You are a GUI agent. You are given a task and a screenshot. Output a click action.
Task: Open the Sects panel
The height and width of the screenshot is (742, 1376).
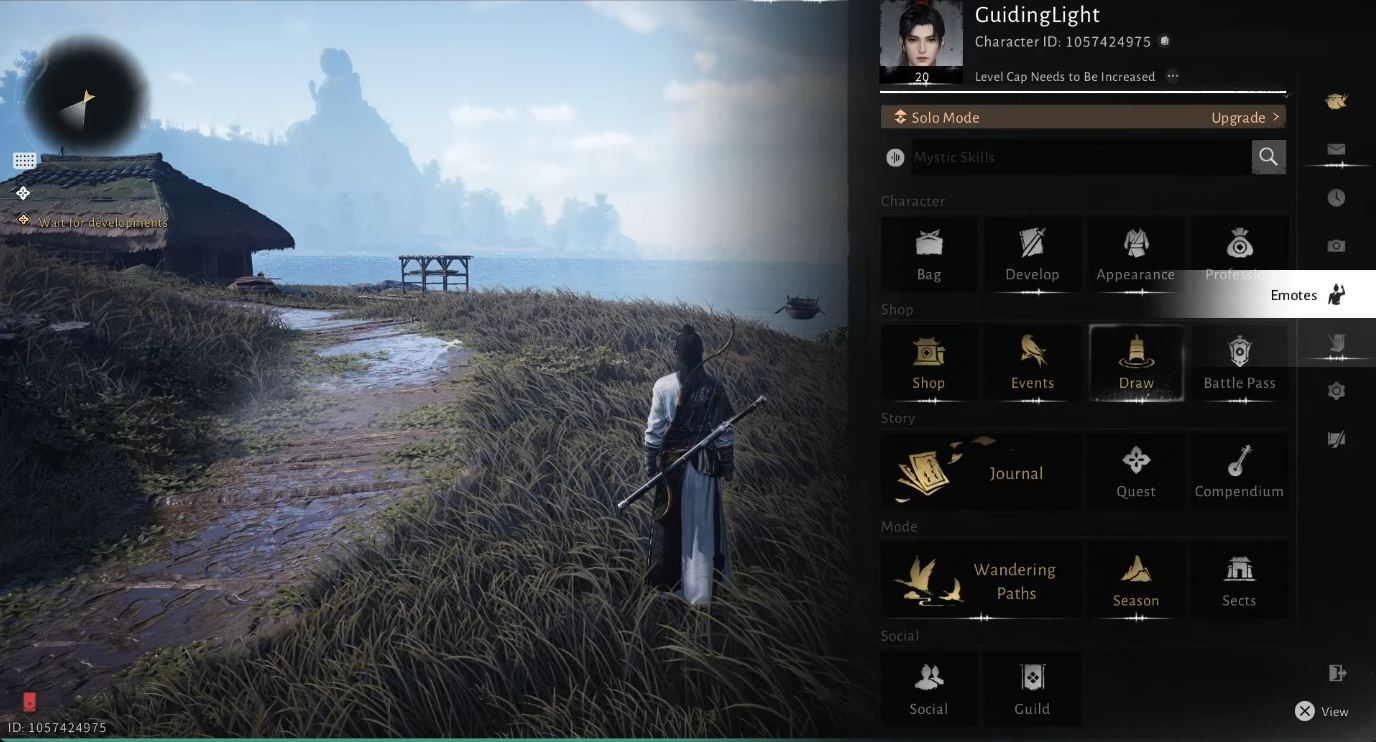coord(1239,580)
